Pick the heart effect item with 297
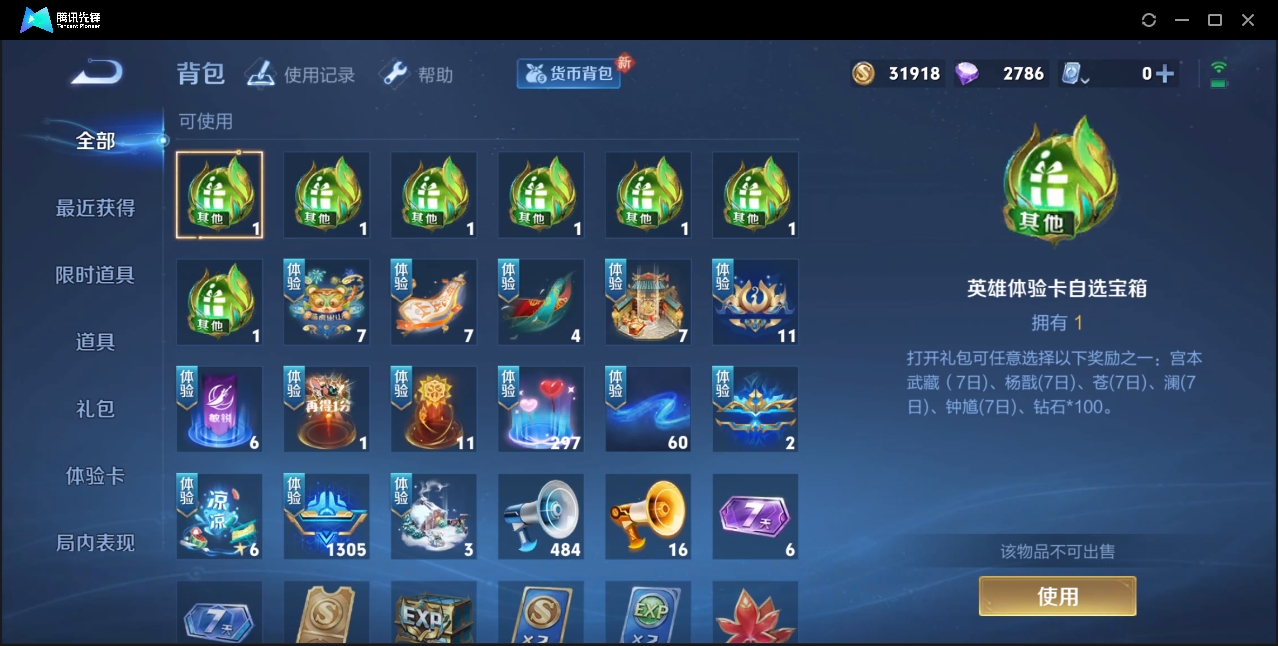This screenshot has height=646, width=1278. tap(541, 409)
